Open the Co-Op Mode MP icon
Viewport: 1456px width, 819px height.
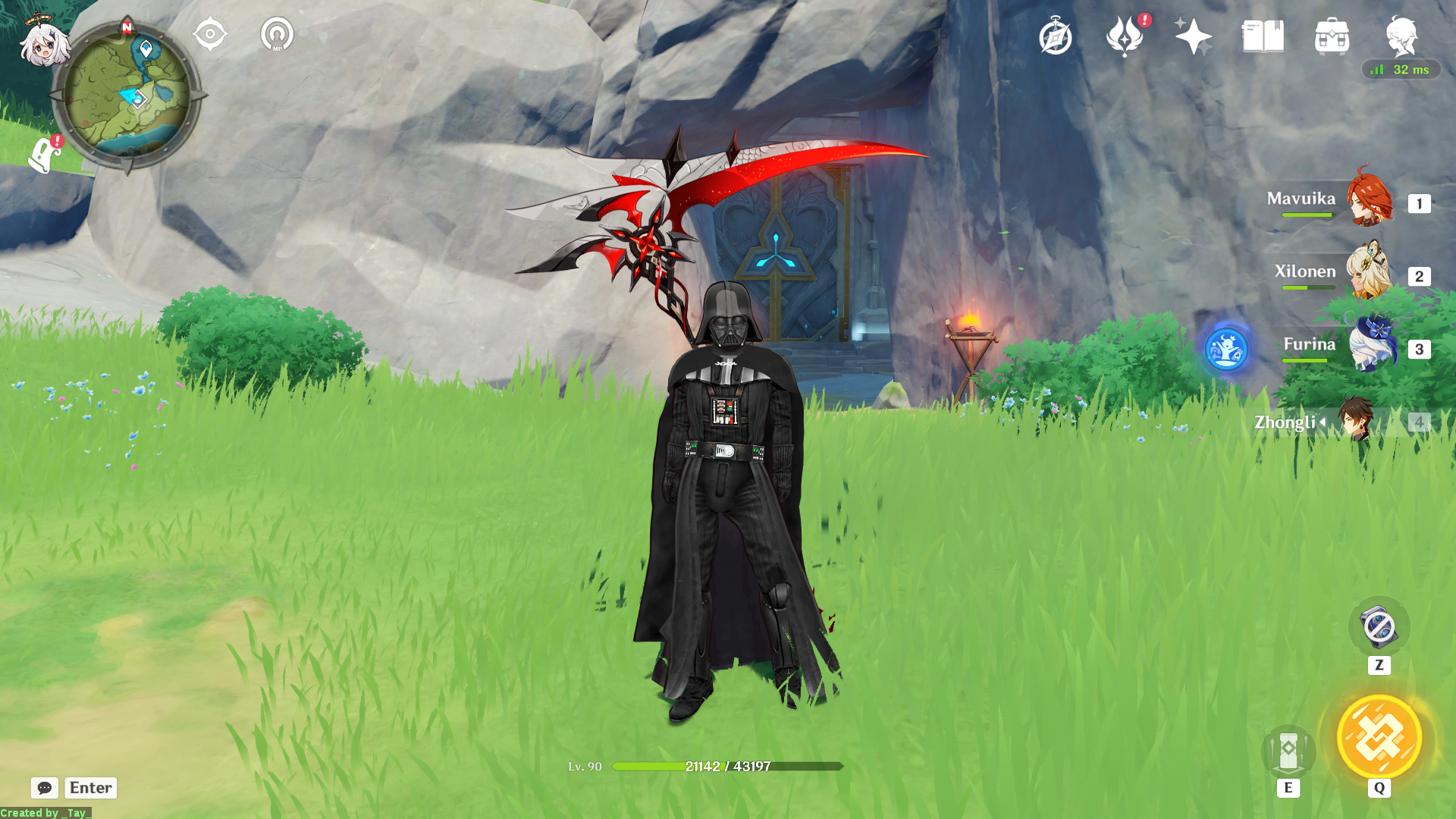277,33
